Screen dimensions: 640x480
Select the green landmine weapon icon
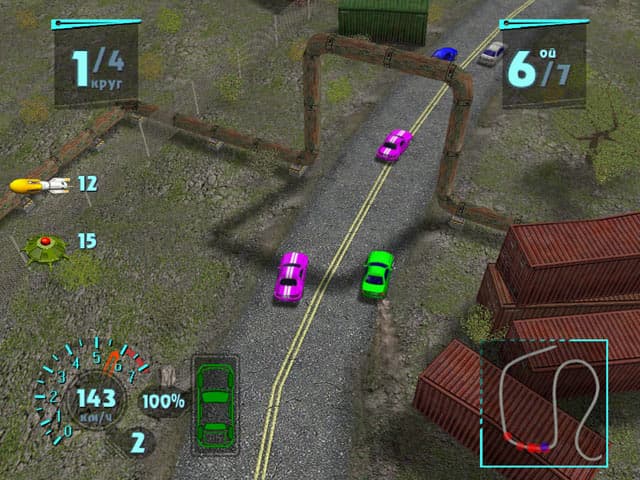point(43,246)
